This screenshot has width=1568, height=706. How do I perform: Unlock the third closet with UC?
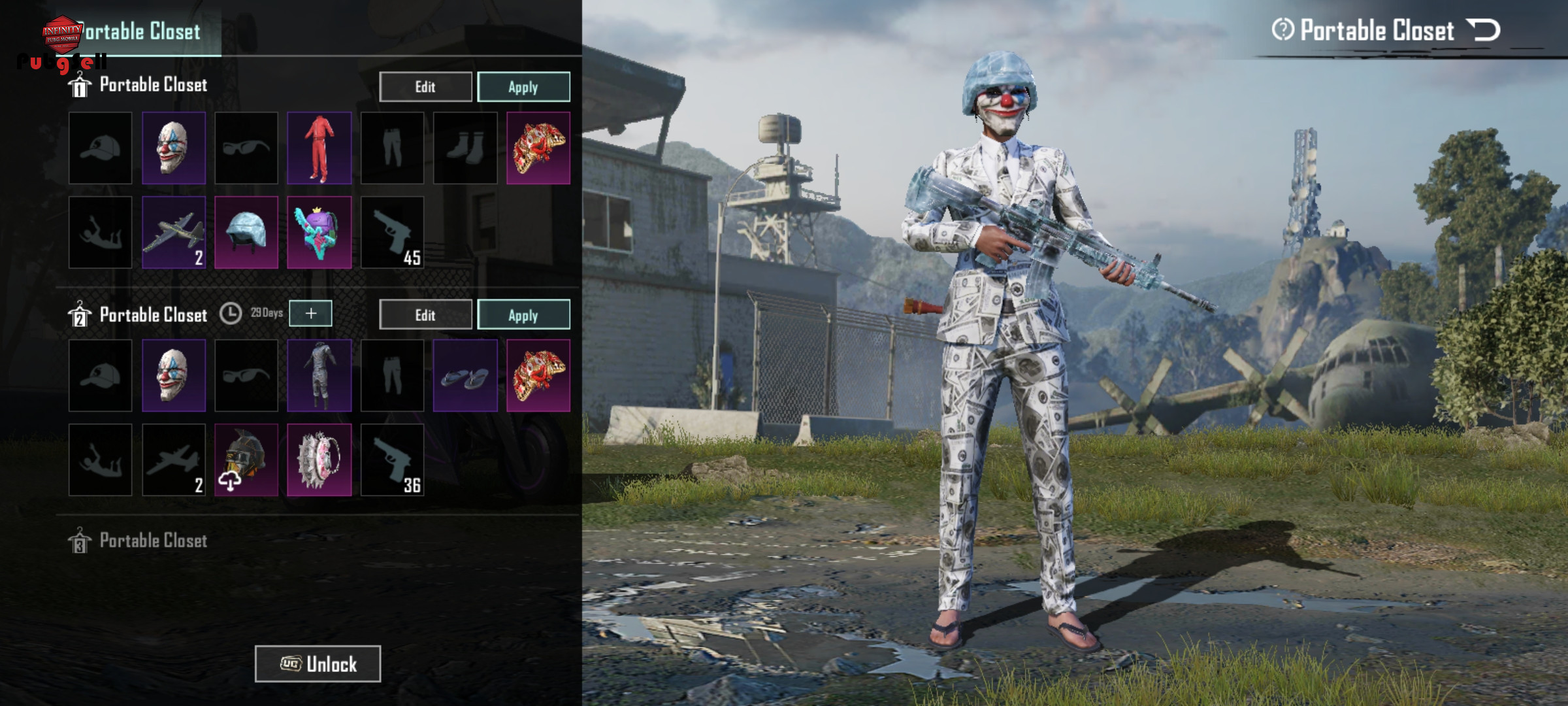(318, 664)
